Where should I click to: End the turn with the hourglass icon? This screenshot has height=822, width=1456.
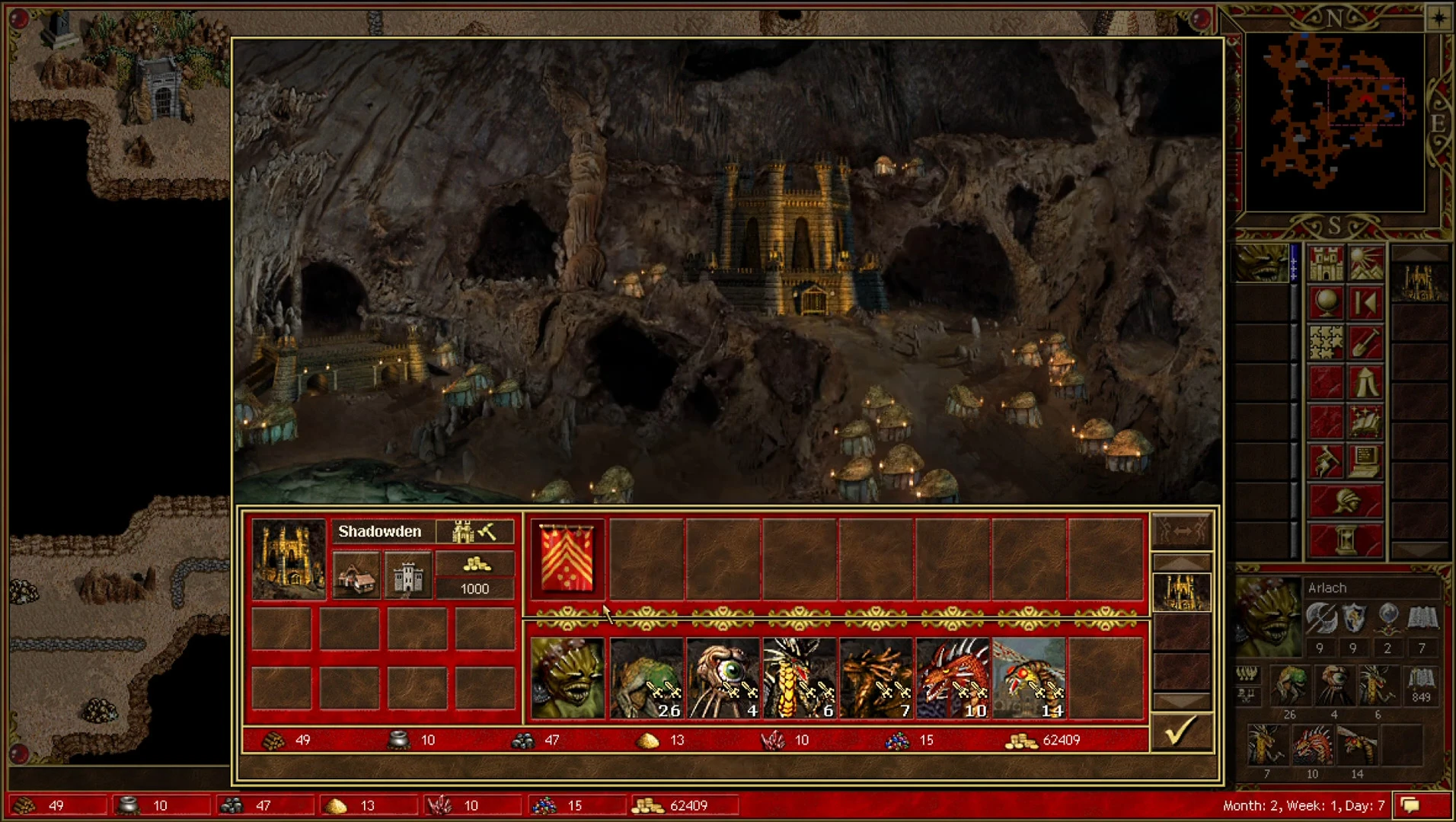pos(1346,540)
